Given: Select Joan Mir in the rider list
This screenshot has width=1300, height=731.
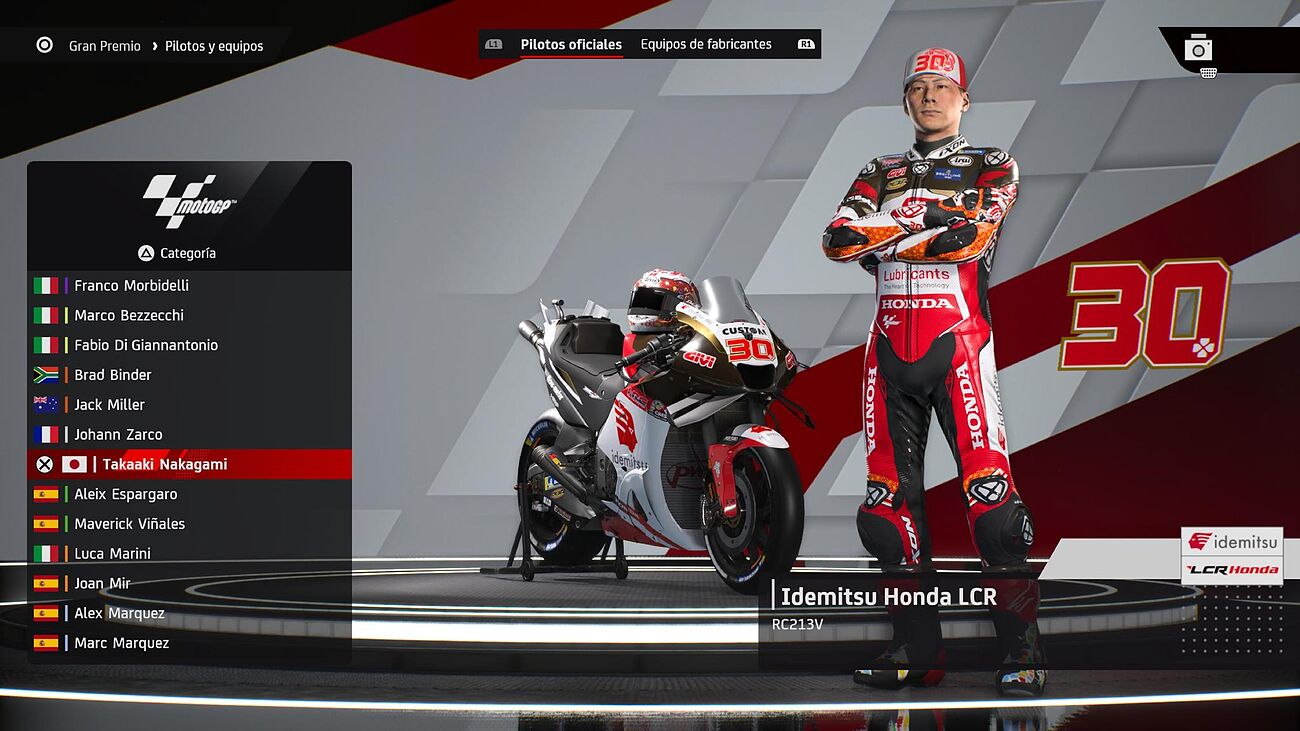Looking at the screenshot, I should (103, 583).
